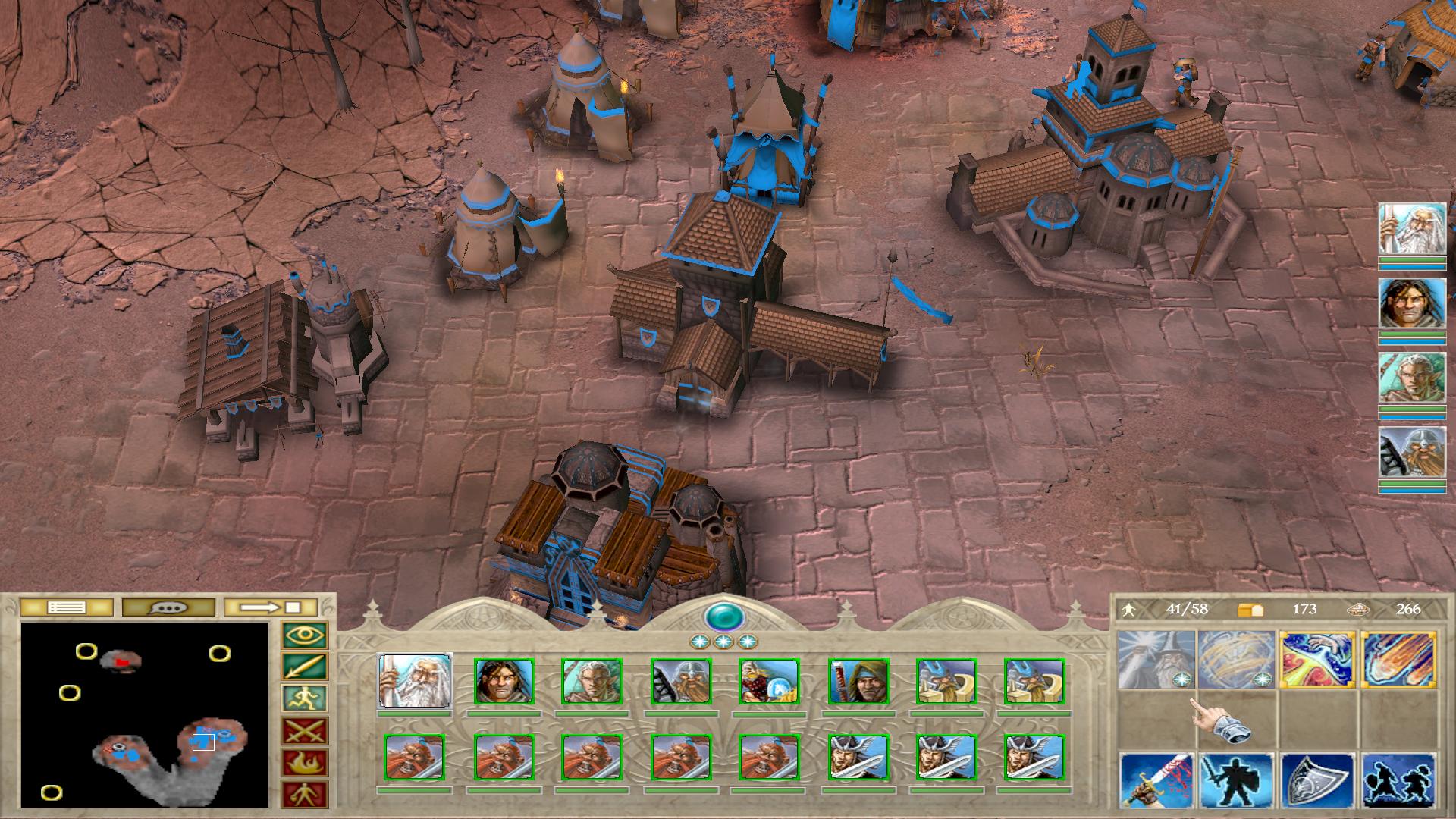Cast the colorful magic hand spell
Image resolution: width=1456 pixels, height=819 pixels.
click(1318, 660)
